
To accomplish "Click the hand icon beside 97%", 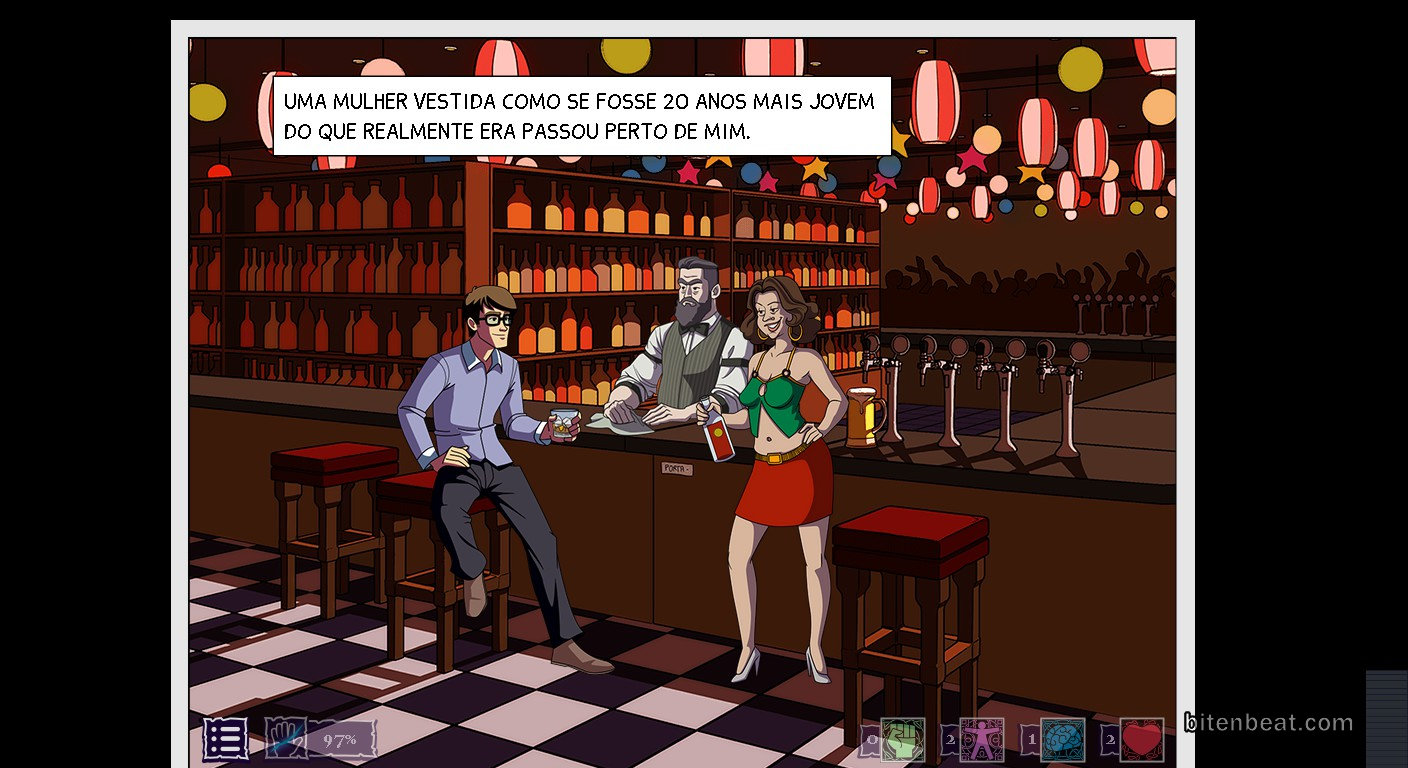I will click(x=285, y=740).
